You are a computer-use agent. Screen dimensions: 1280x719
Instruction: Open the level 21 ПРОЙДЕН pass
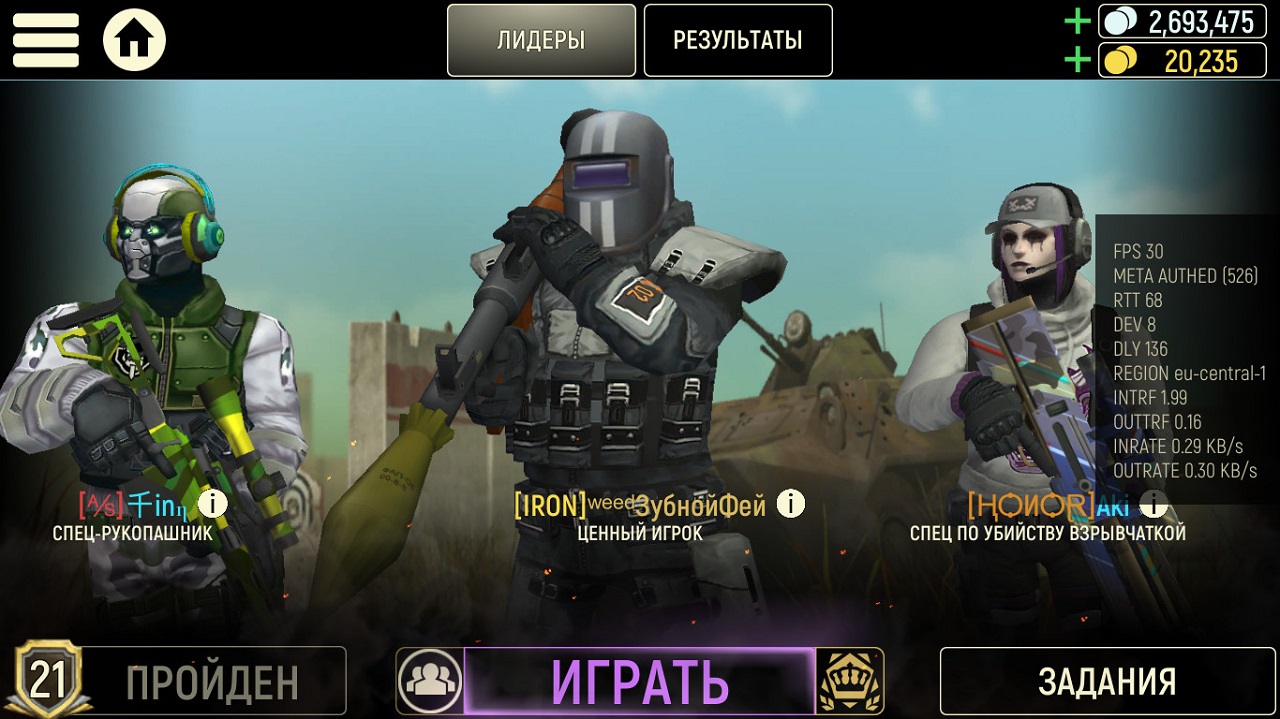[x=180, y=682]
